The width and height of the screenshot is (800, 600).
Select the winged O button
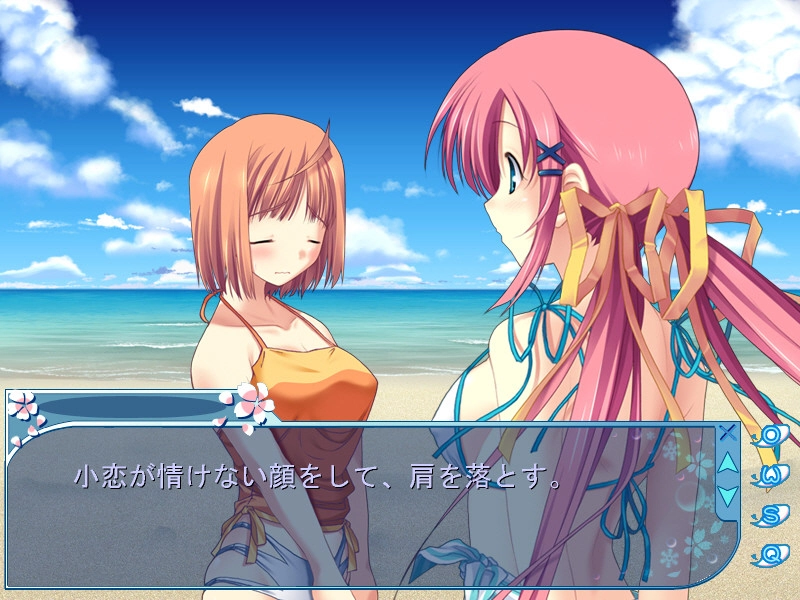tap(772, 436)
